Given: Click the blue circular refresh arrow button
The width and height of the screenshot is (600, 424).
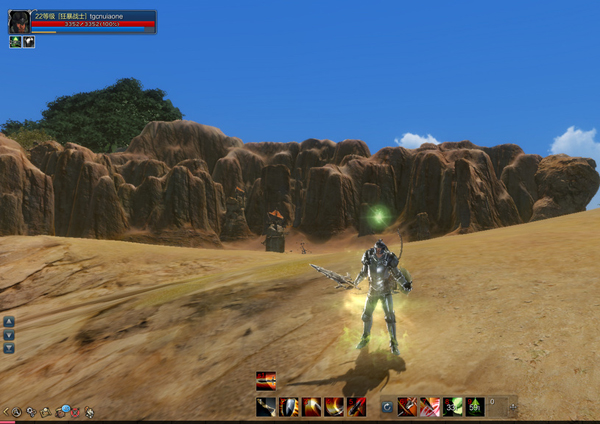Looking at the screenshot, I should (387, 406).
